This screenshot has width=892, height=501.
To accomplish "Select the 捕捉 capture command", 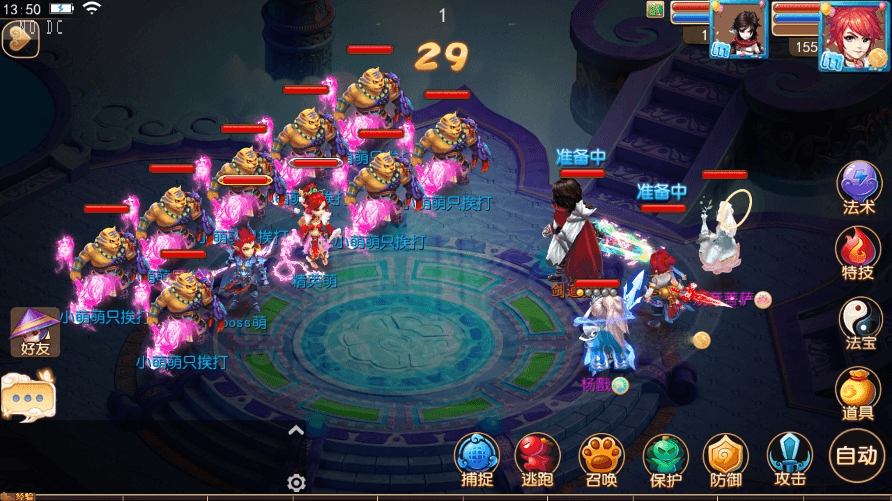I will [x=476, y=458].
